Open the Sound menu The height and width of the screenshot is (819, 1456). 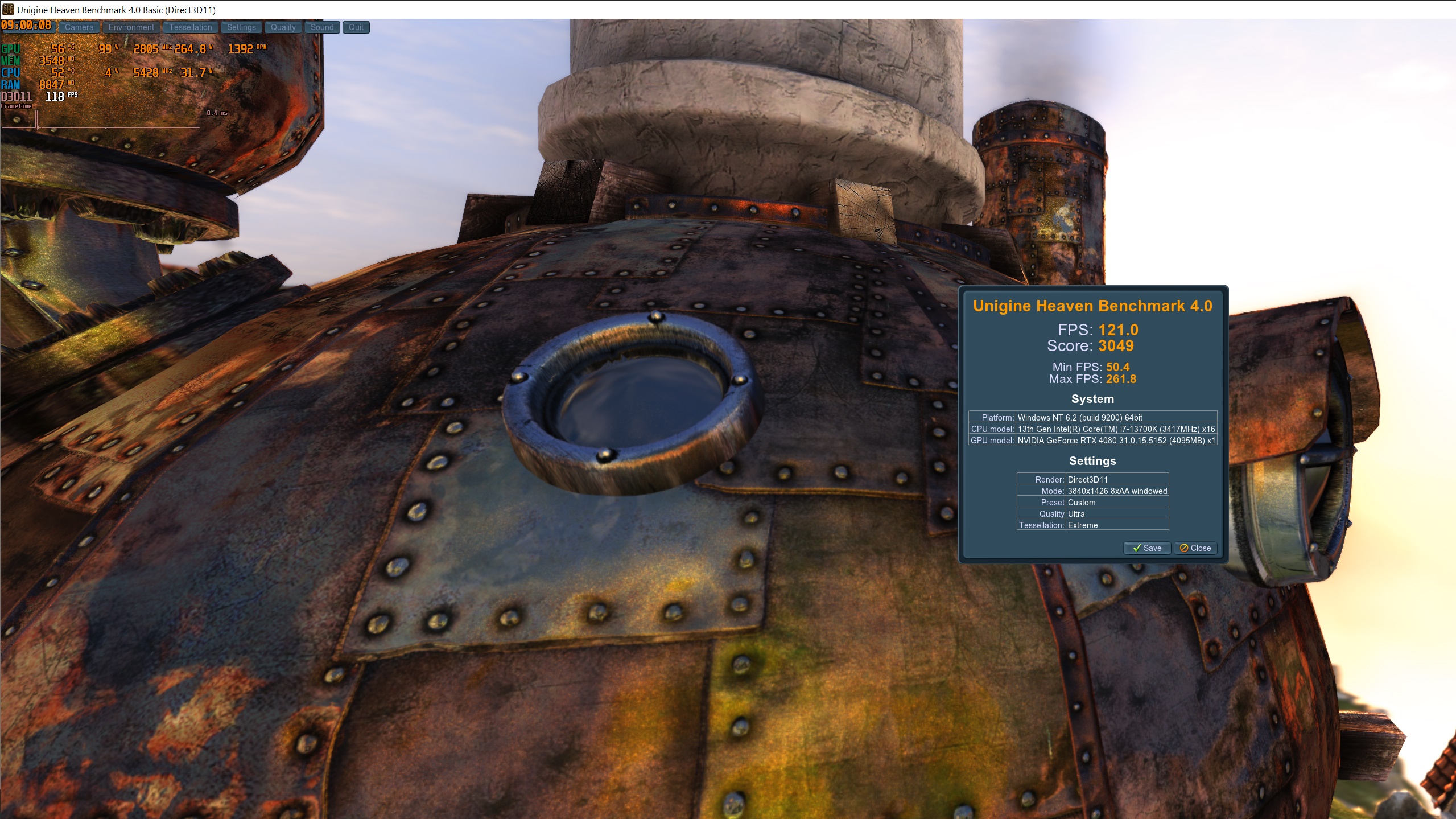coord(322,27)
